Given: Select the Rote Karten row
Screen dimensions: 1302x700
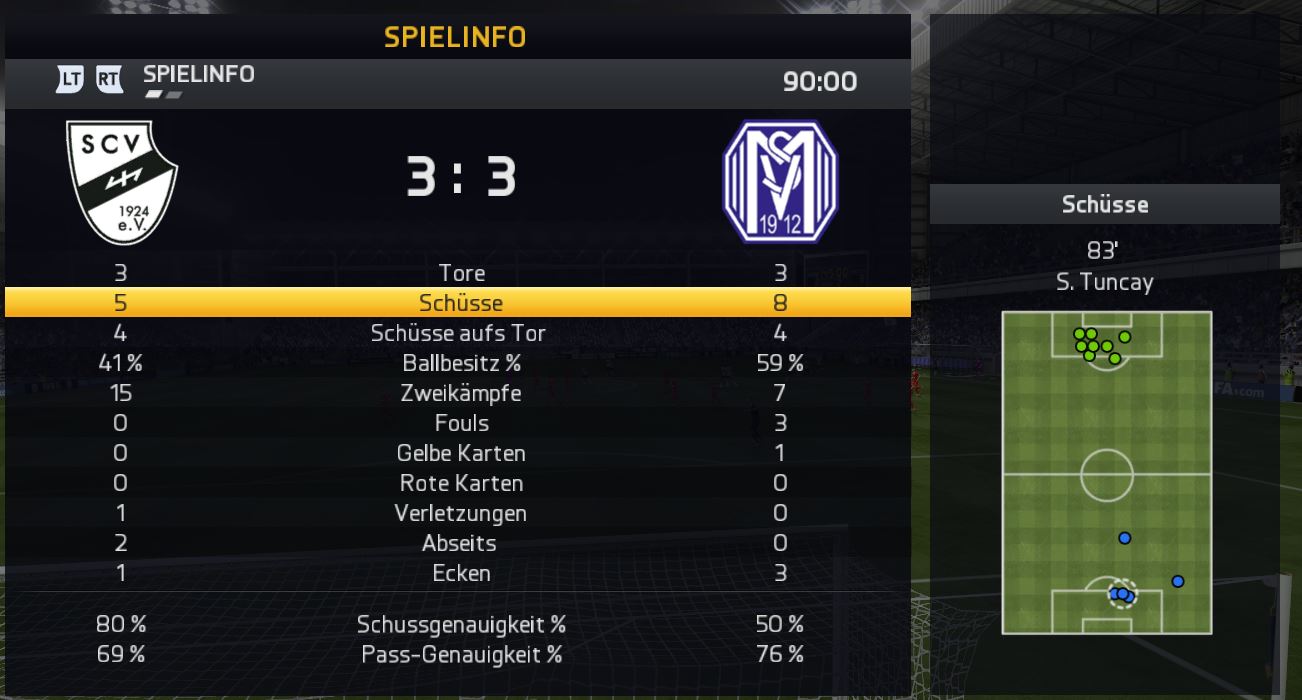Looking at the screenshot, I should (461, 483).
